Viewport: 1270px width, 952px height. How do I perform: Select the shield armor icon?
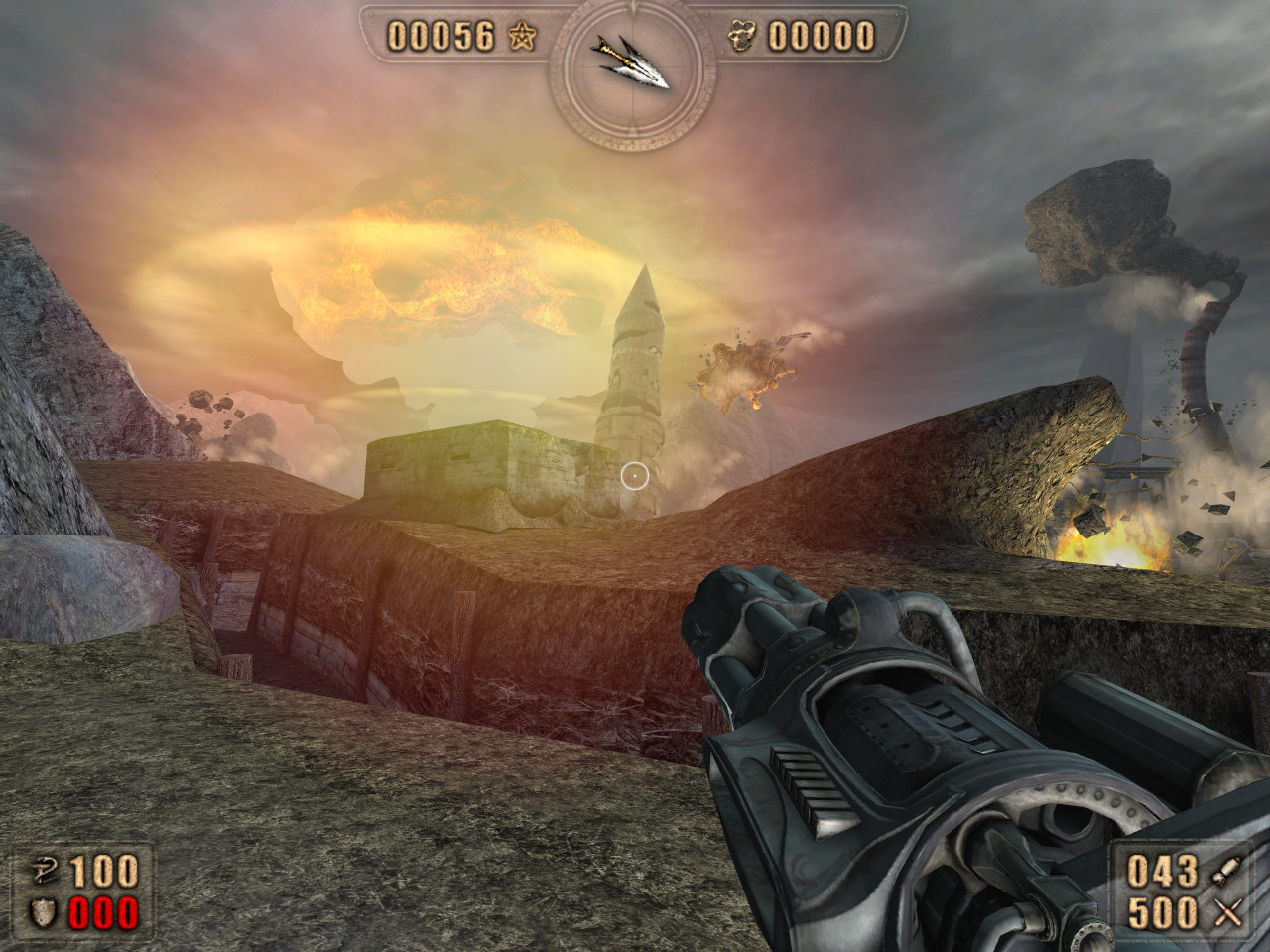pos(42,914)
